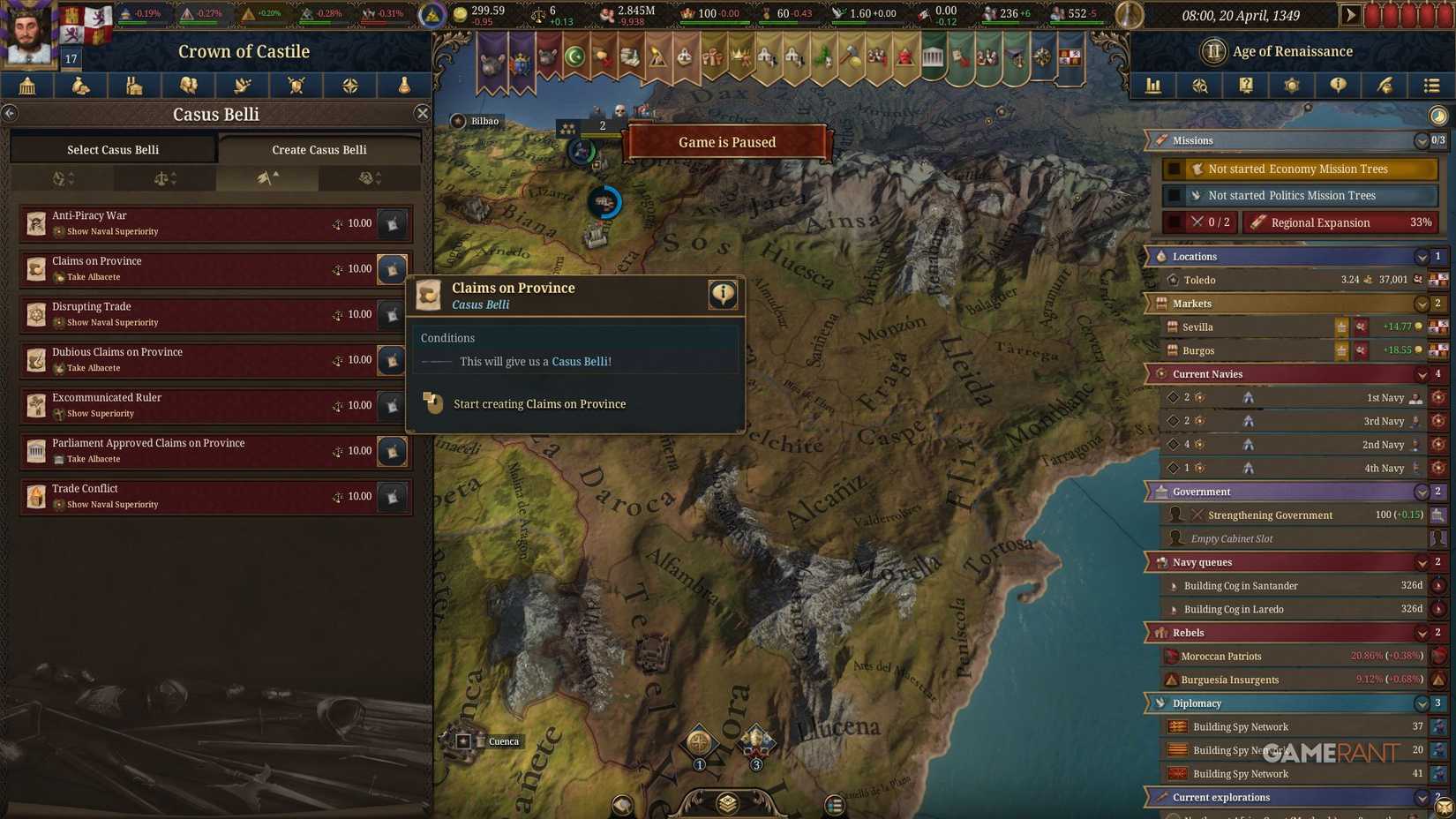Select the Military crossed-swords icon
This screenshot has height=819, width=1456.
(x=296, y=86)
